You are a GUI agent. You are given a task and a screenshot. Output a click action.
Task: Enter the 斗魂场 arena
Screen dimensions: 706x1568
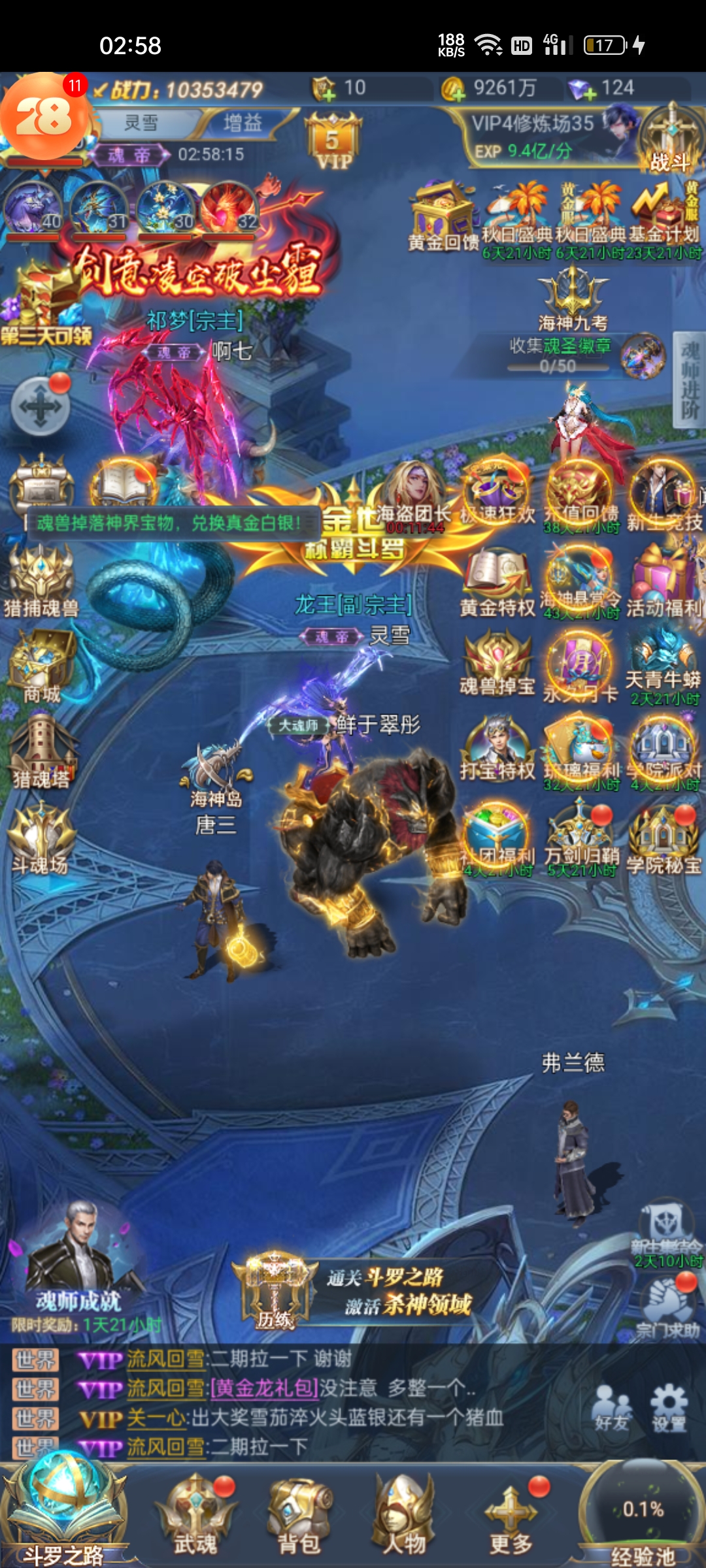click(x=41, y=838)
